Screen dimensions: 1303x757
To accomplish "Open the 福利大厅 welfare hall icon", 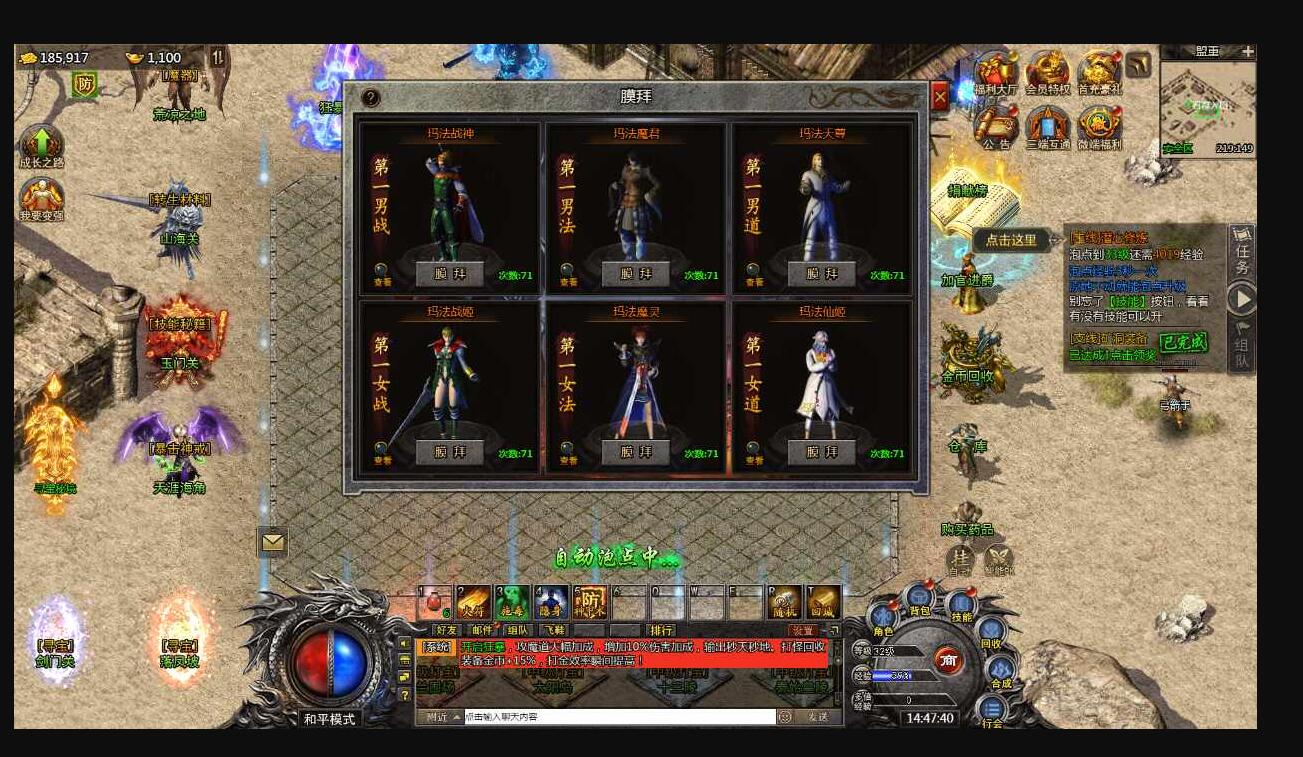I will pos(996,70).
